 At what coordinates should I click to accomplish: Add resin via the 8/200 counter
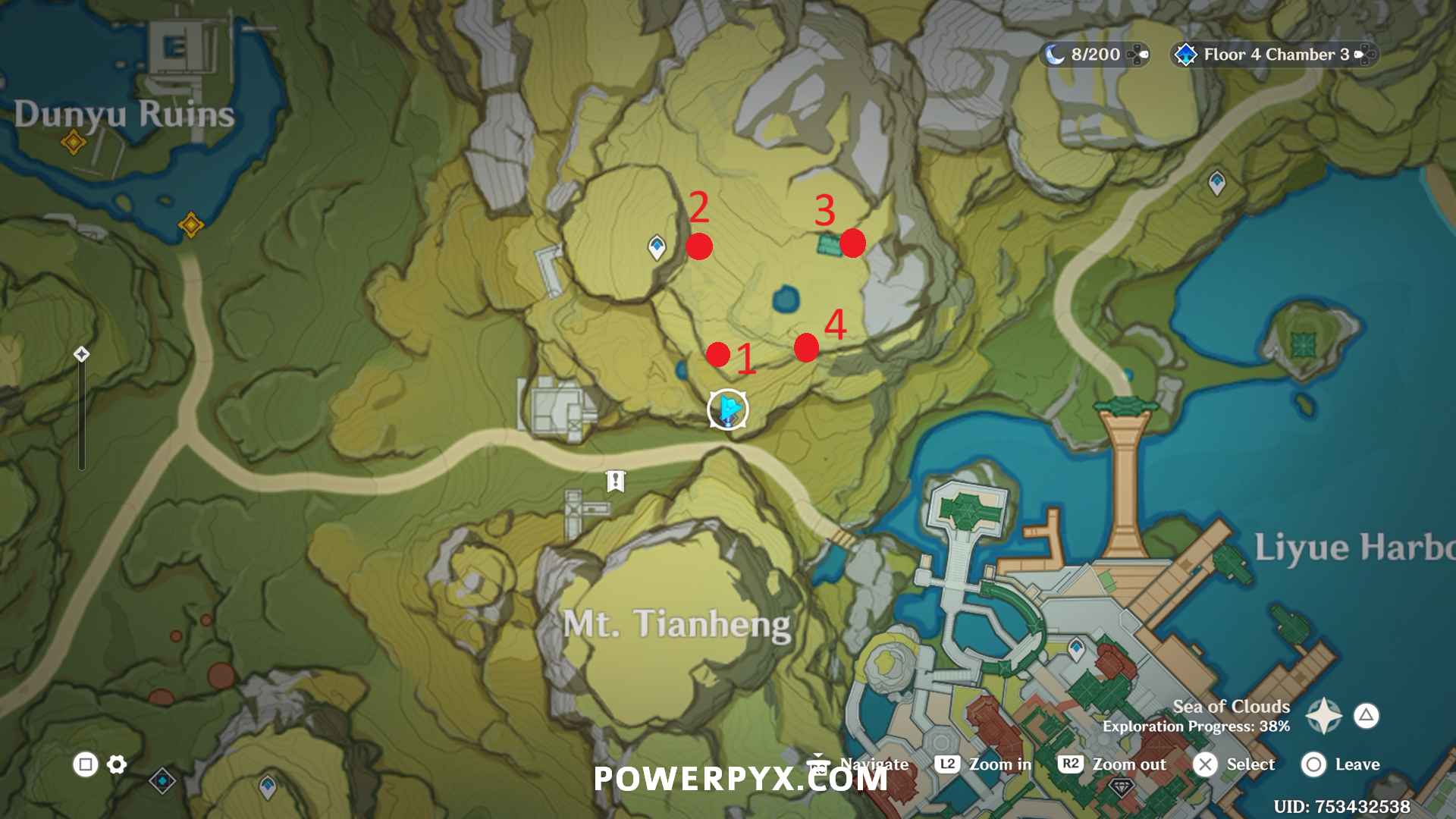1137,55
